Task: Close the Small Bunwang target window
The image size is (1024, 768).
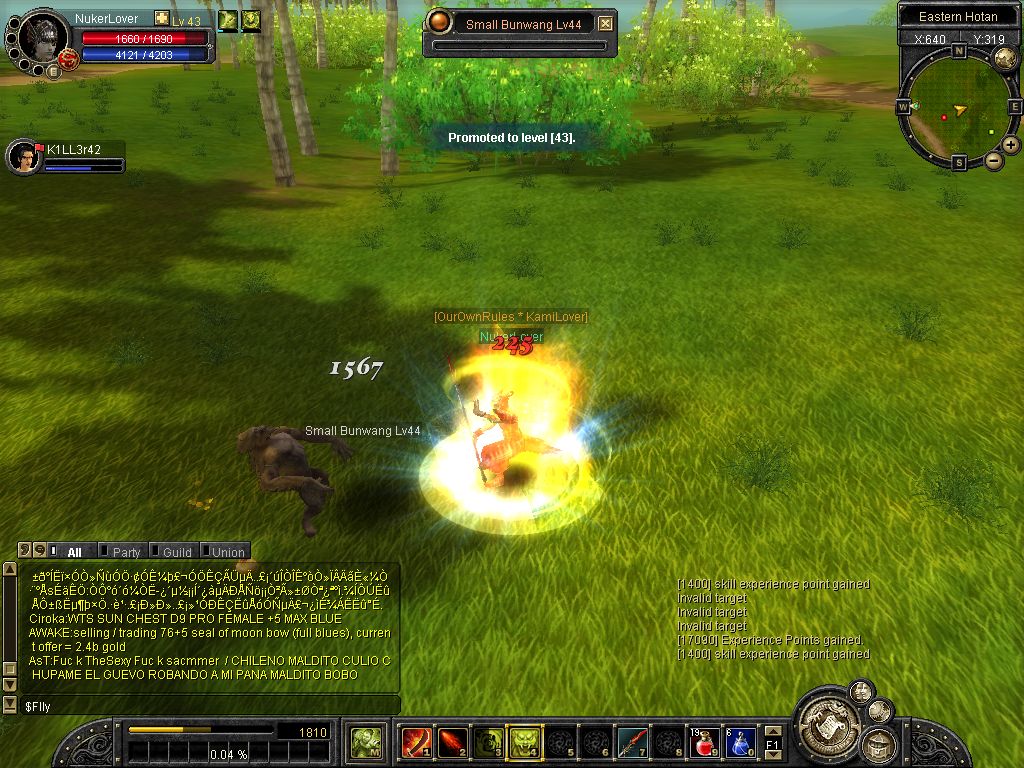Action: (x=605, y=24)
